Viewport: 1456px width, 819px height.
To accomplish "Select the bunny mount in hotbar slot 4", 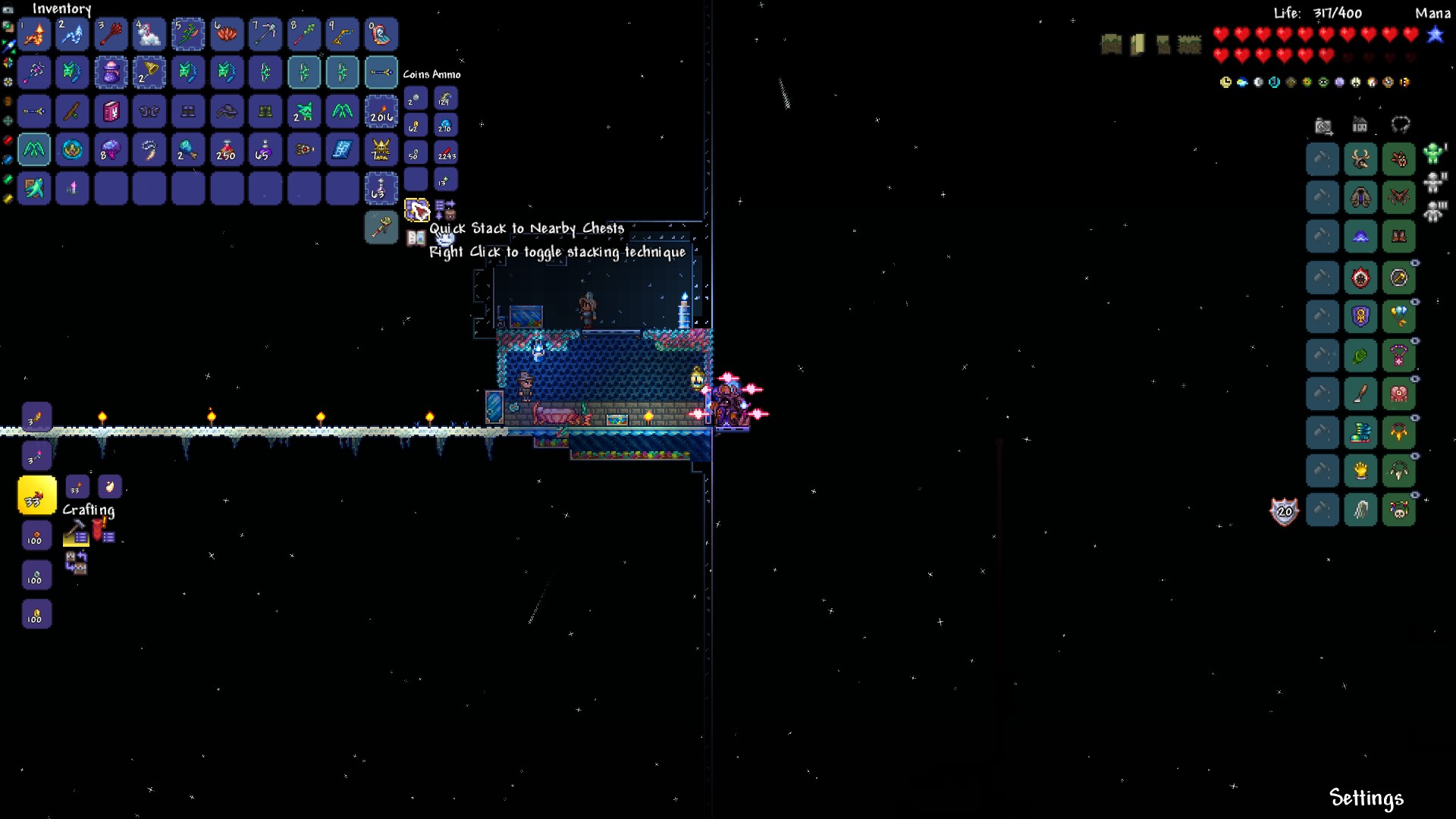I will click(x=149, y=34).
